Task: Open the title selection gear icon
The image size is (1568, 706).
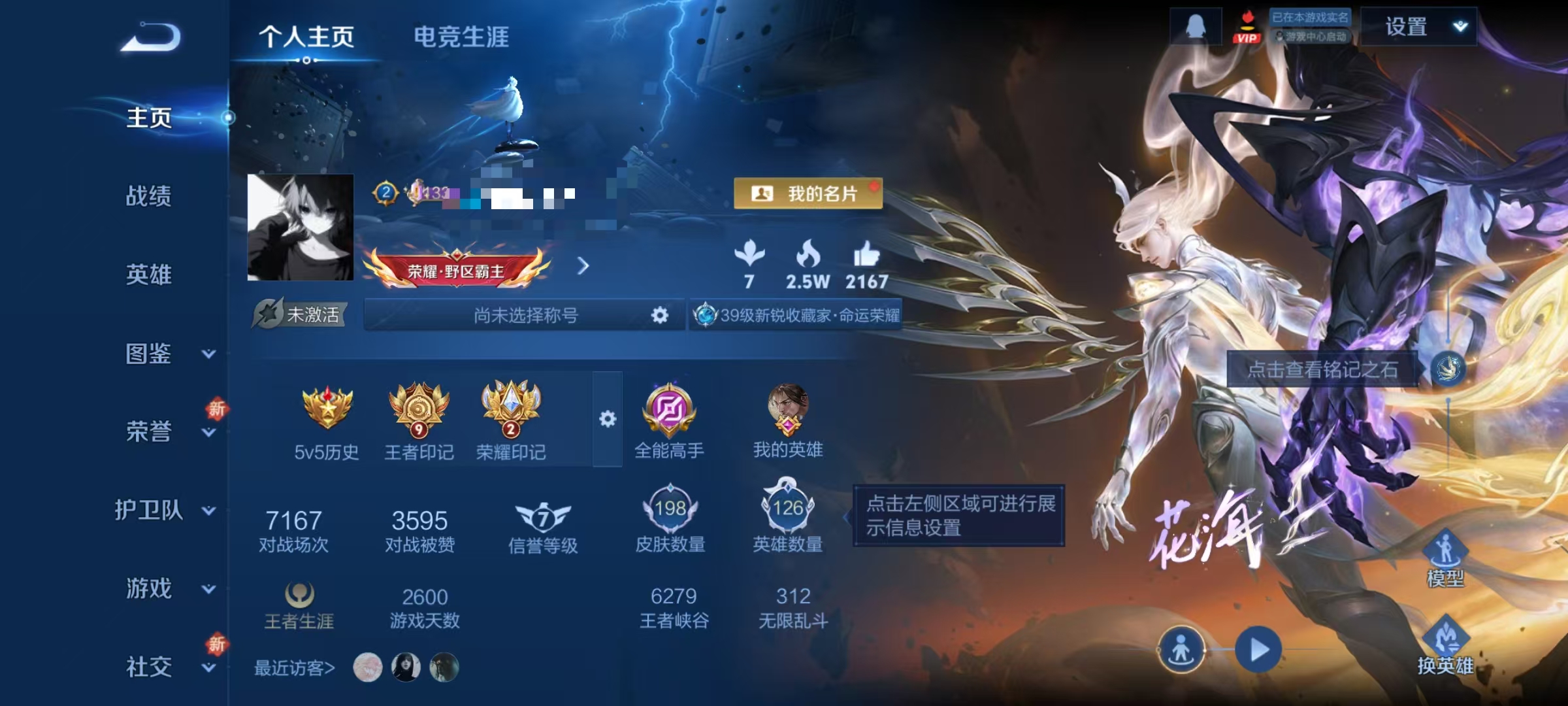Action: [x=660, y=316]
